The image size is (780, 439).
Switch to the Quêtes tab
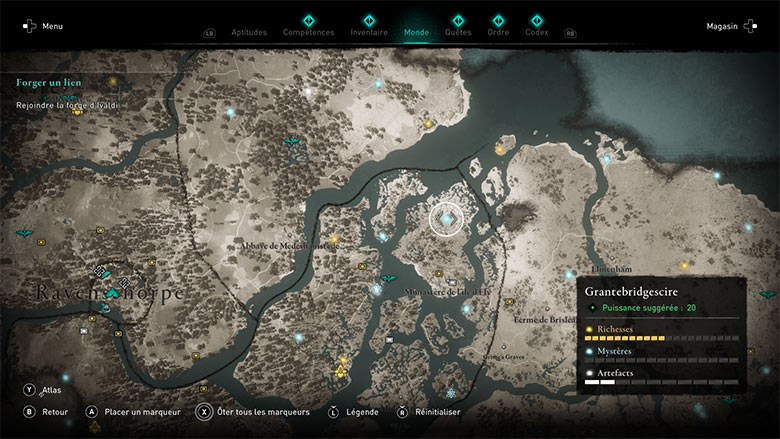point(457,32)
